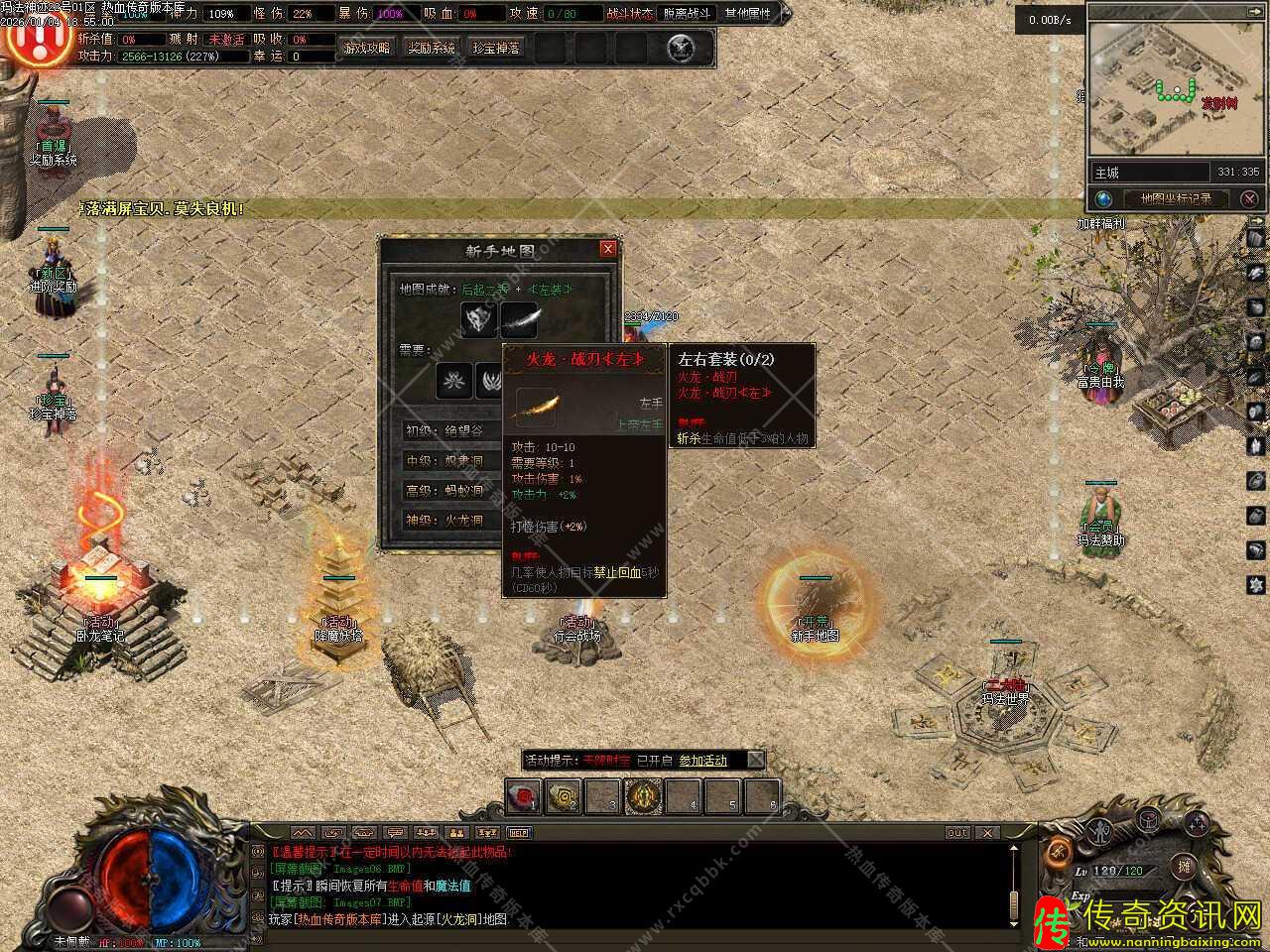1270x952 pixels.
Task: Click the 脱离战斗 button
Action: tap(687, 14)
